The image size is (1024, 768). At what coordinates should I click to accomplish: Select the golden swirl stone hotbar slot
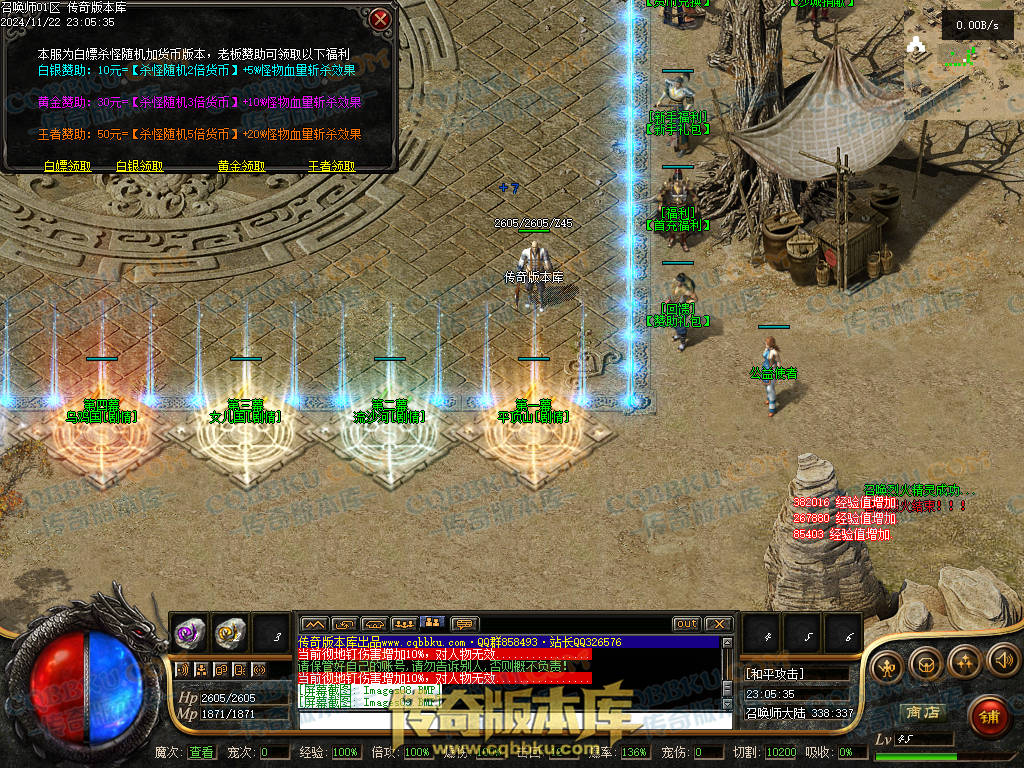(x=230, y=632)
